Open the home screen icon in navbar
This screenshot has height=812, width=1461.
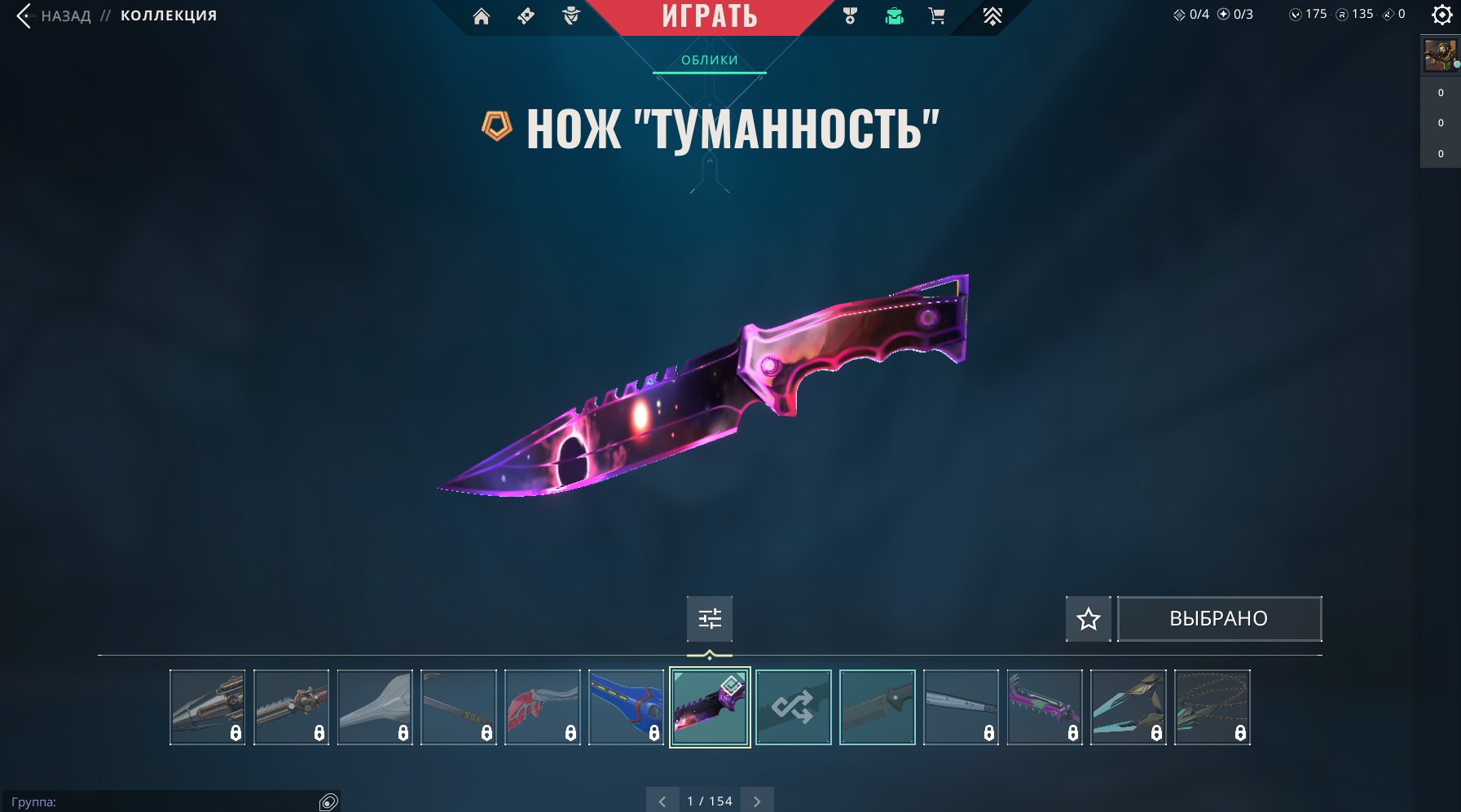point(482,16)
